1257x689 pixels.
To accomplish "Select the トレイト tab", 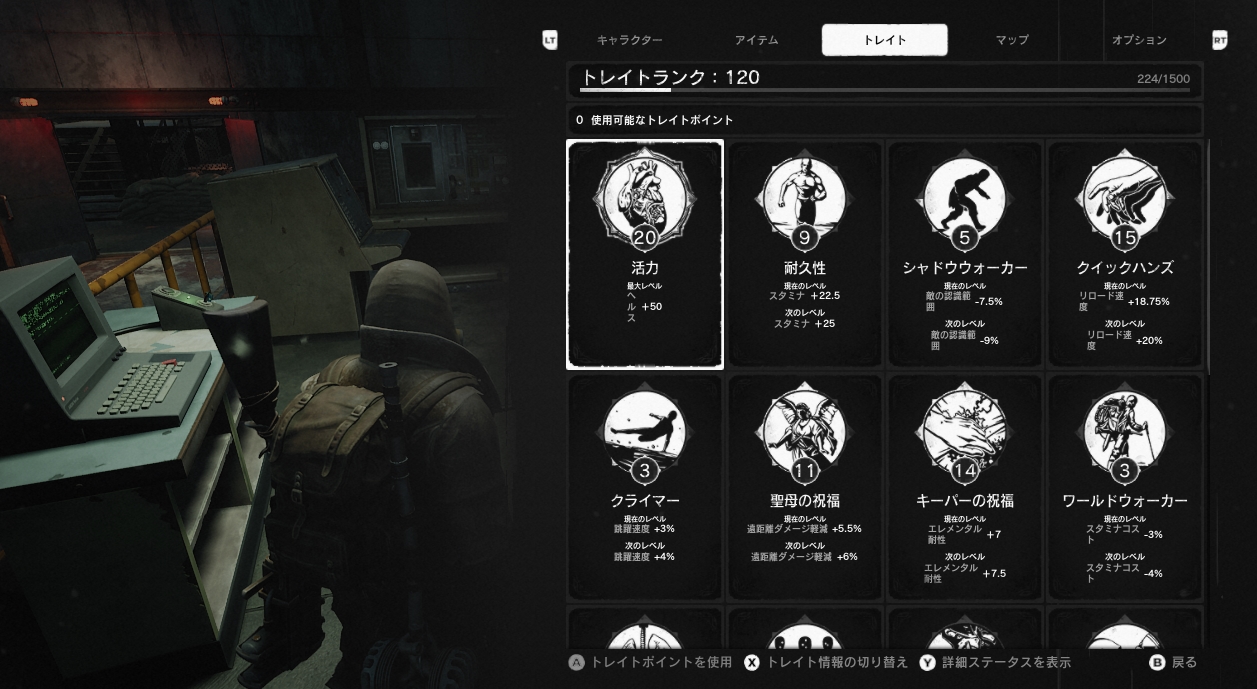I will [x=884, y=40].
